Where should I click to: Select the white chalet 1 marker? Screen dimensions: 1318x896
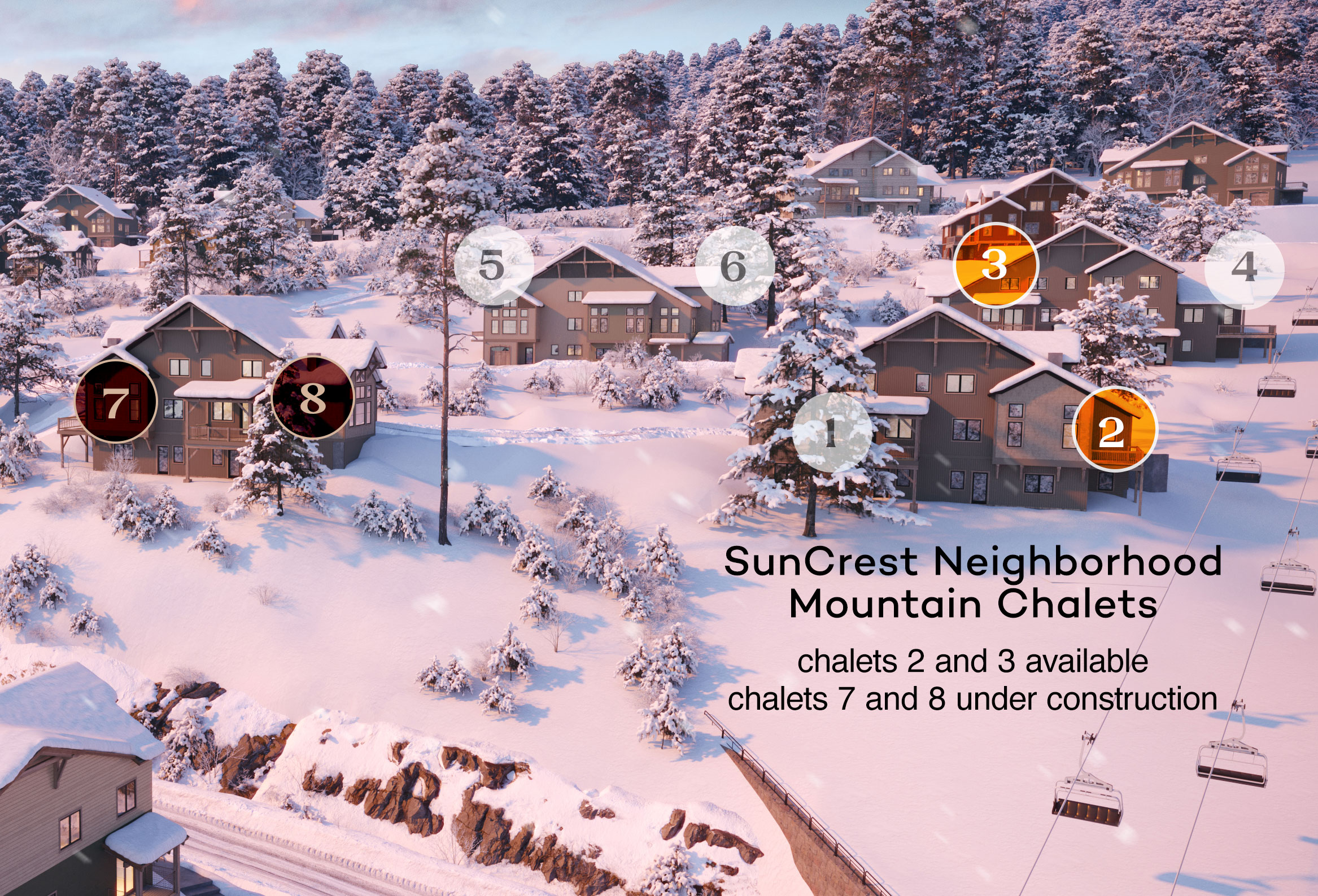[x=832, y=432]
